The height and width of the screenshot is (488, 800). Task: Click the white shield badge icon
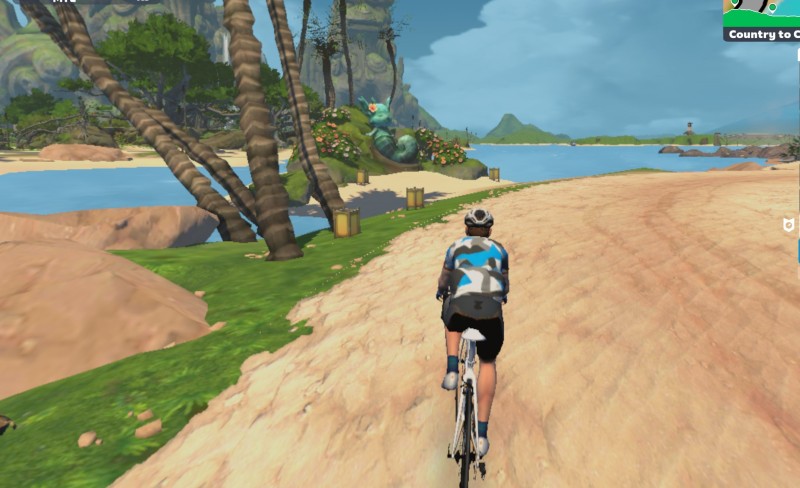pos(789,226)
